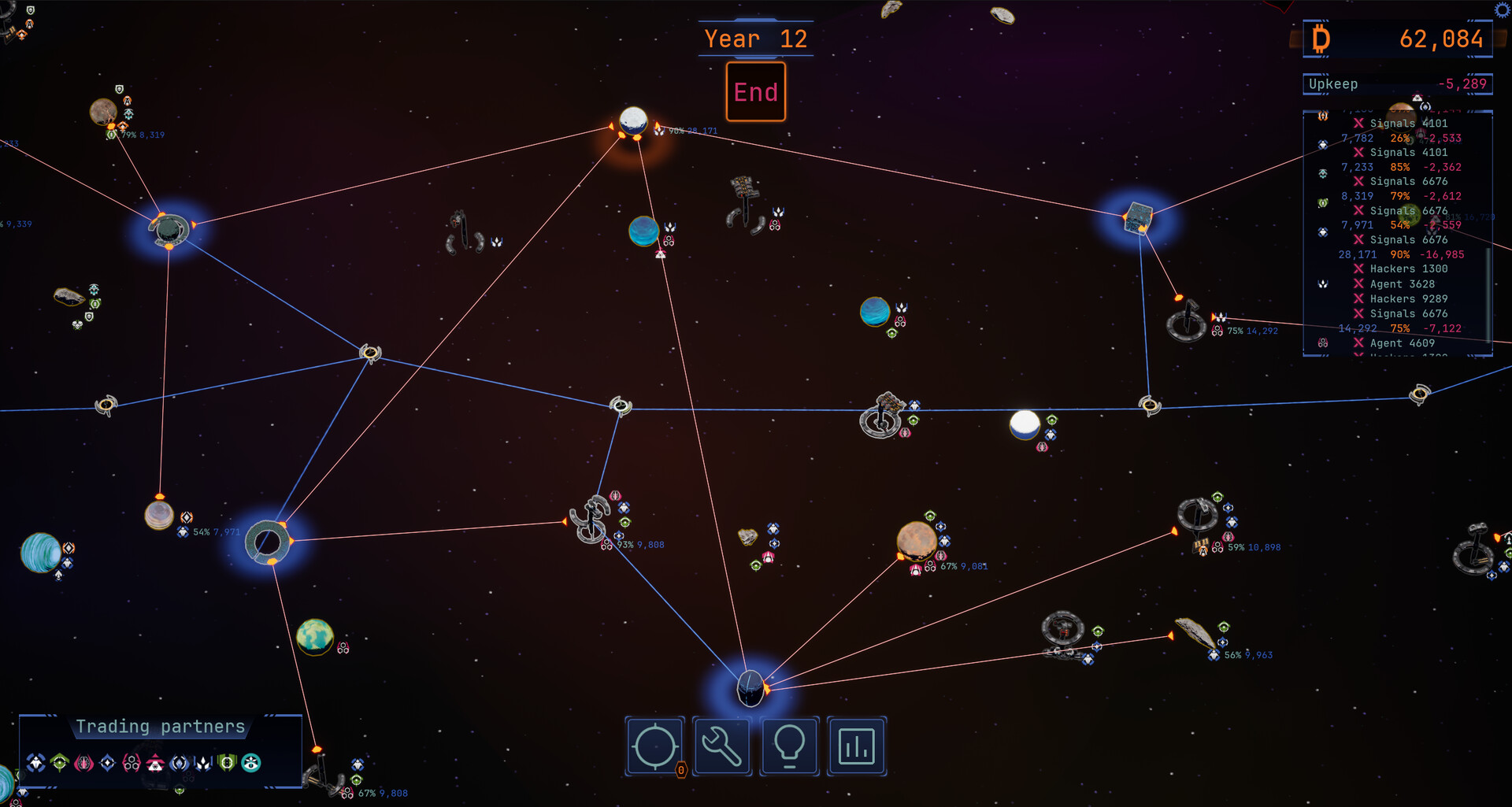Open the bar chart statistics panel
This screenshot has width=1512, height=807.
point(857,746)
